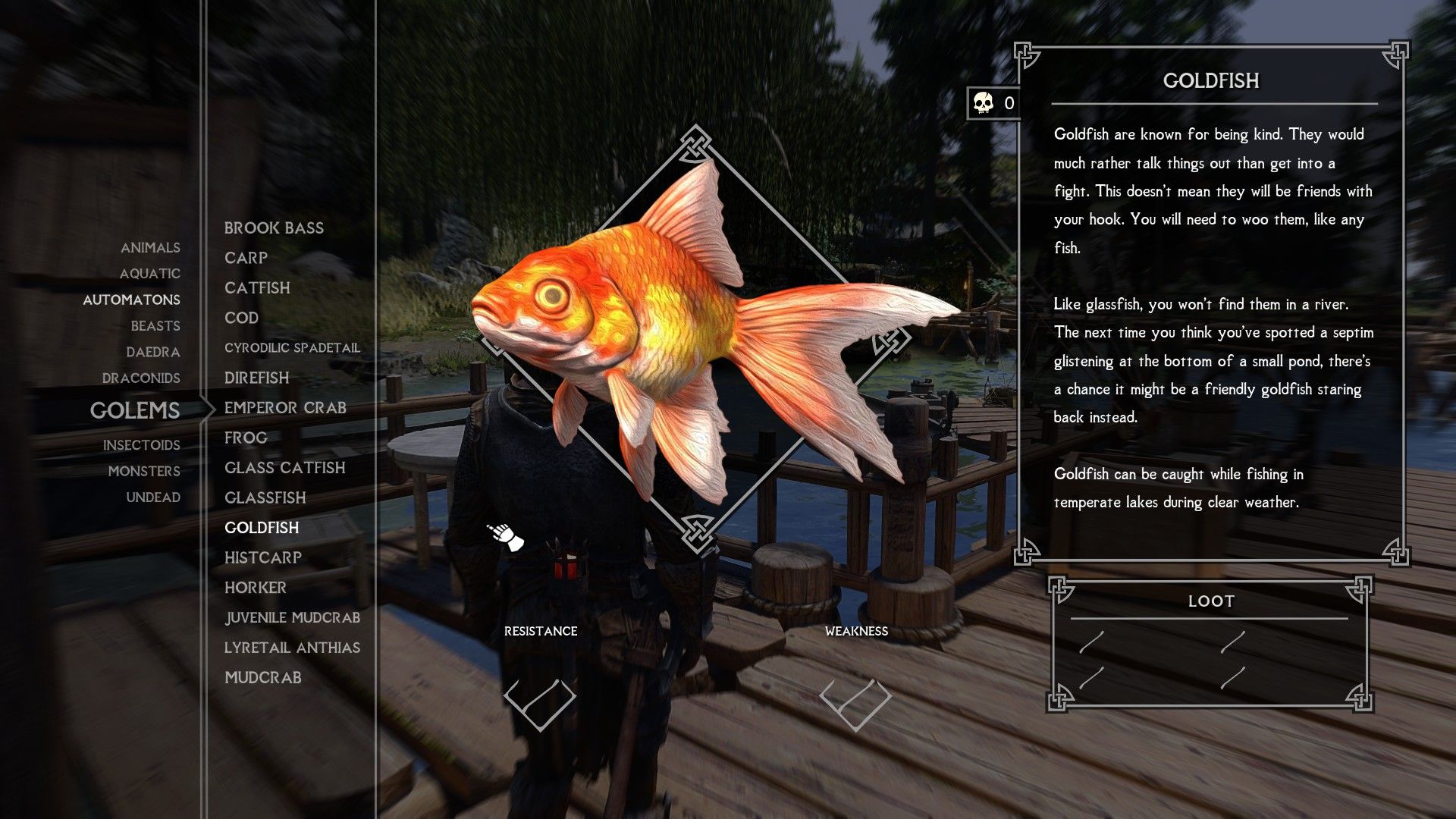Expand the Aquatic category list
The height and width of the screenshot is (819, 1456).
150,274
